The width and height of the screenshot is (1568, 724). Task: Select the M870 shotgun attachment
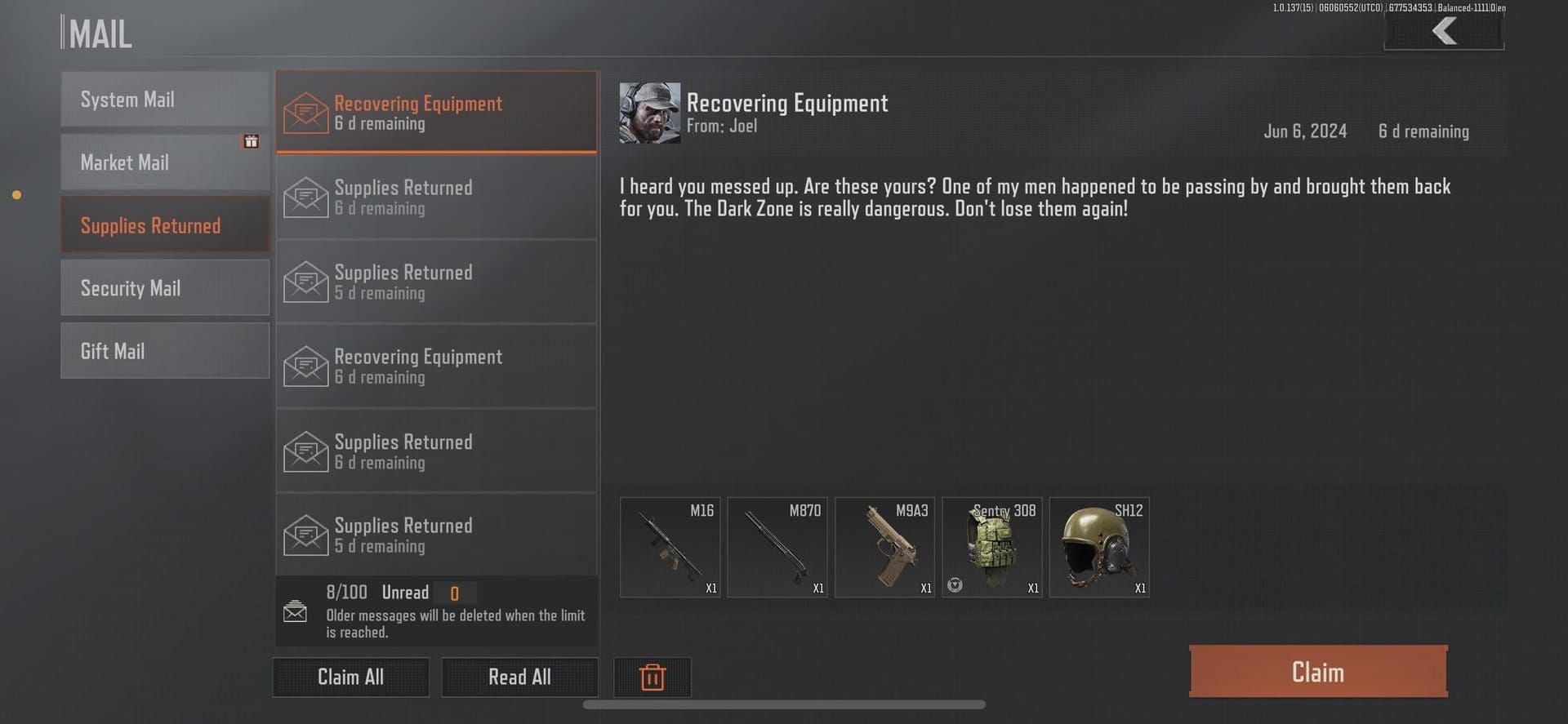[x=777, y=548]
